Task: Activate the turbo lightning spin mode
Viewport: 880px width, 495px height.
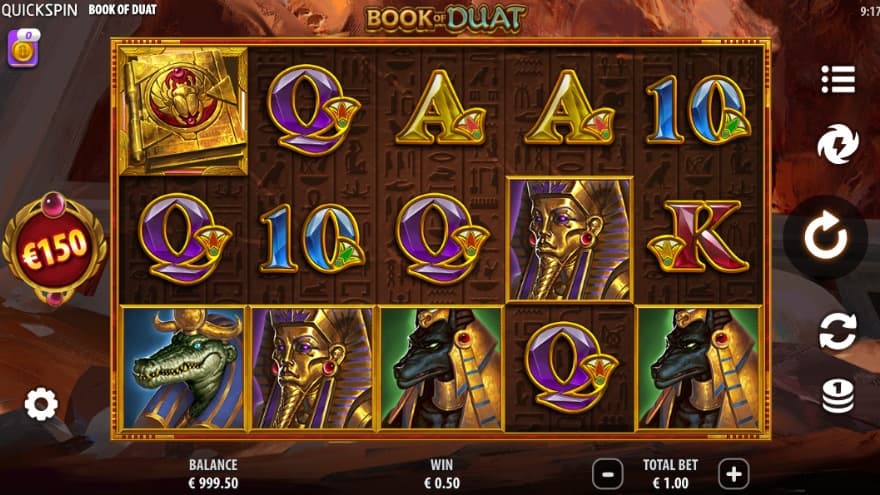Action: coord(837,145)
